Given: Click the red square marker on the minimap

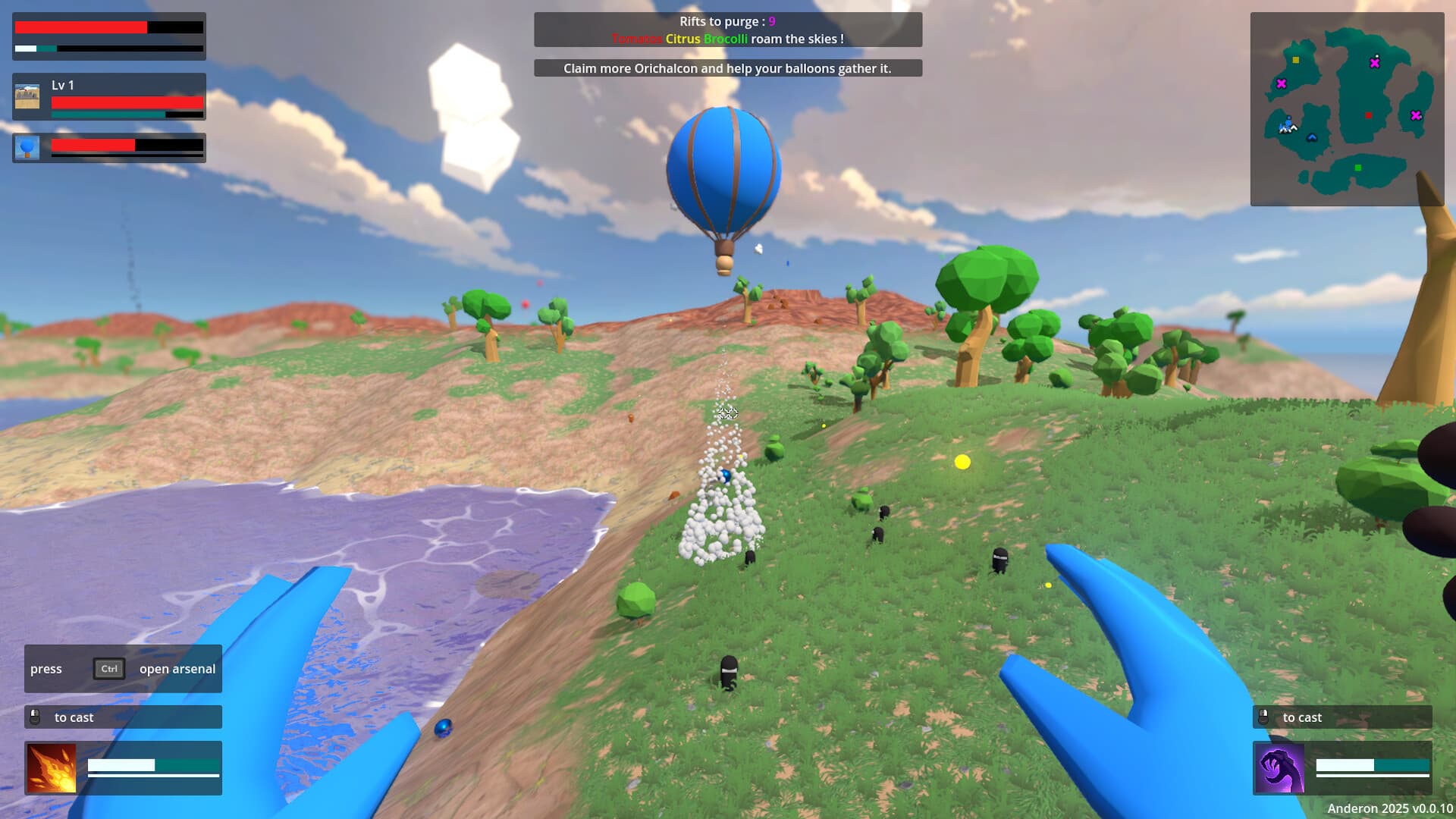Looking at the screenshot, I should click(1368, 115).
